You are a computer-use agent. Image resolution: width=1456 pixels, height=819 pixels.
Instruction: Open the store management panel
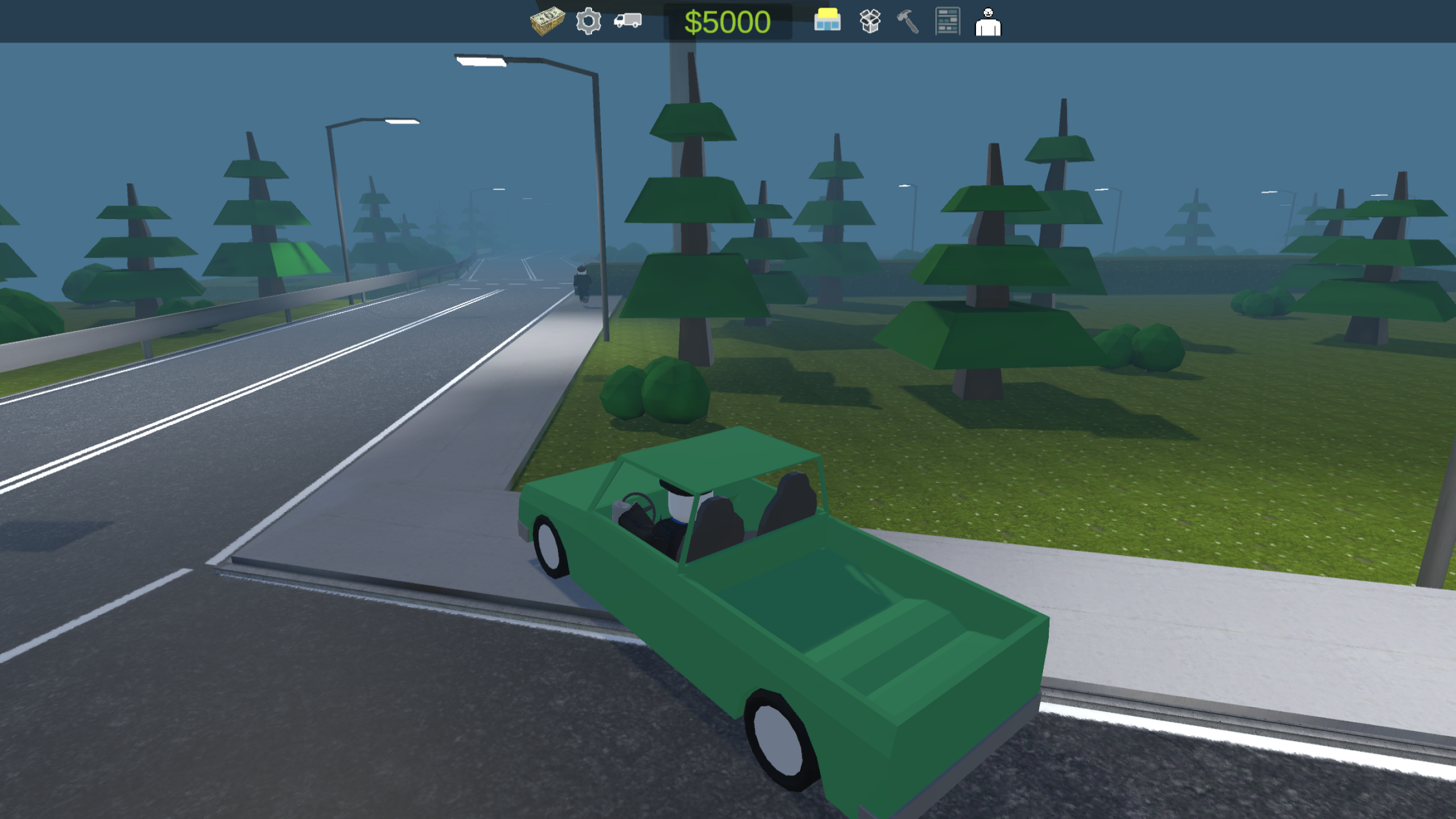coord(828,23)
